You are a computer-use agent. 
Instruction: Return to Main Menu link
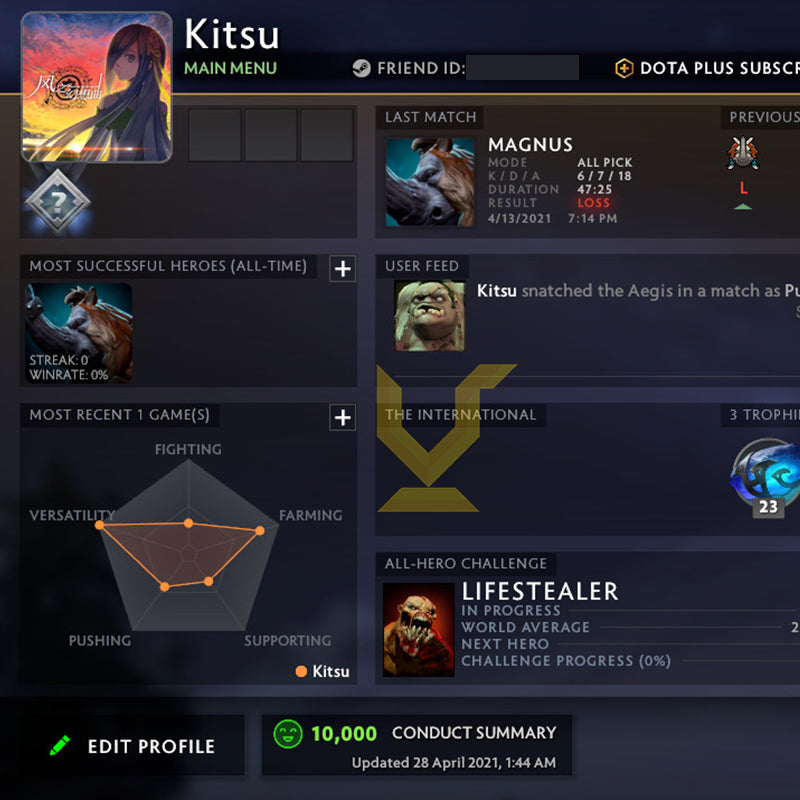pyautogui.click(x=230, y=68)
